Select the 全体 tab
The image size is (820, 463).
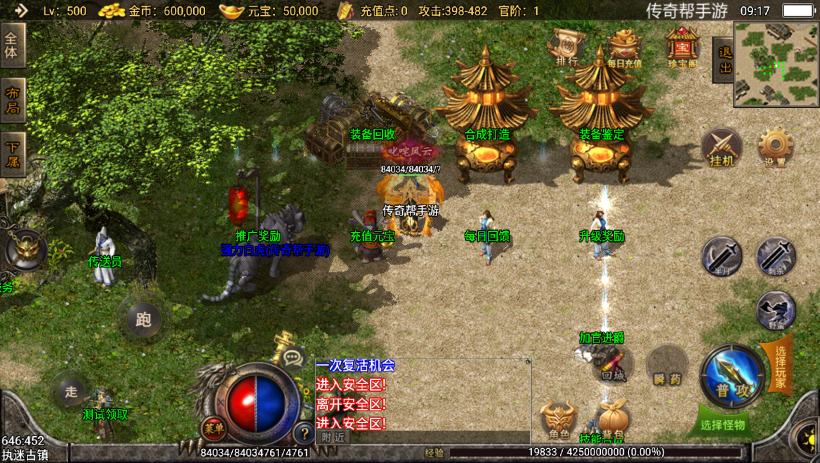click(12, 45)
